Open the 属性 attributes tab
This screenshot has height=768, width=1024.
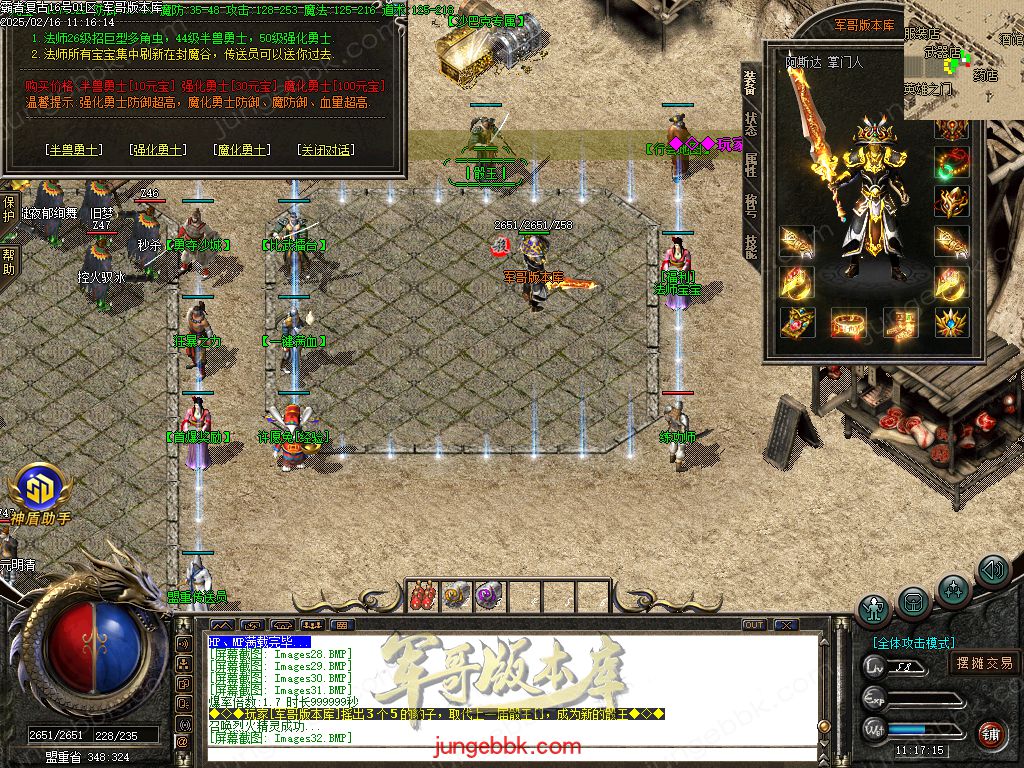[x=751, y=165]
